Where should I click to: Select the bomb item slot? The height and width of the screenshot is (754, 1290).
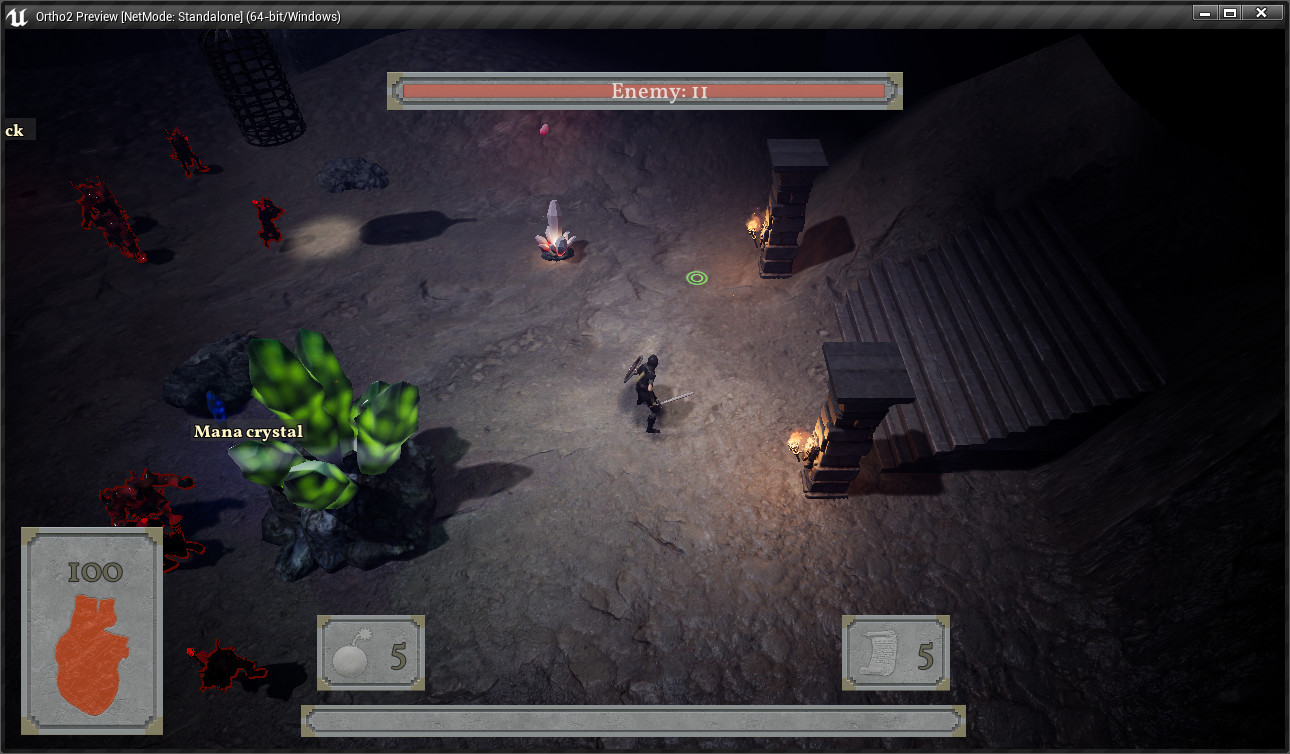click(x=370, y=654)
